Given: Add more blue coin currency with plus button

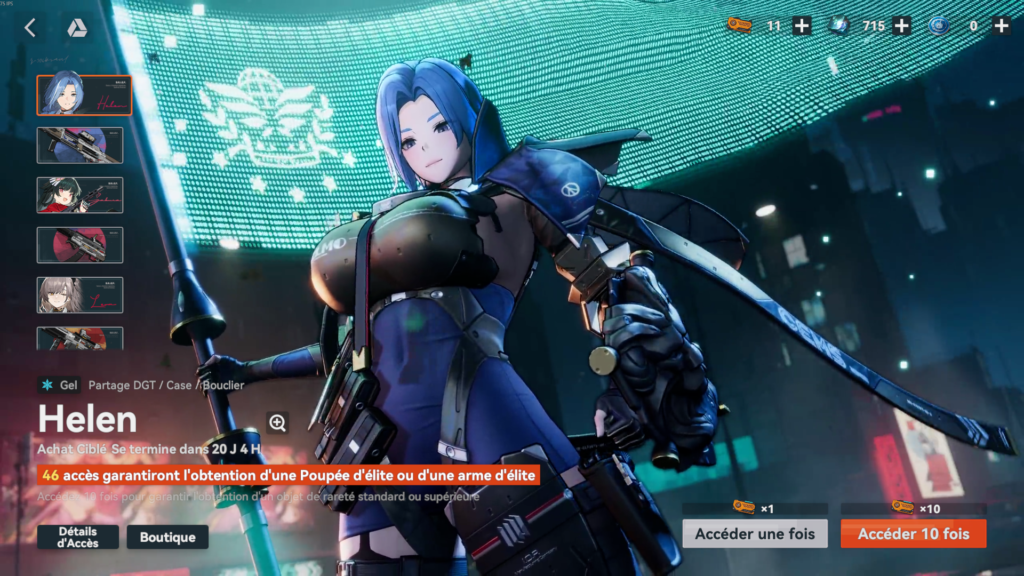Looking at the screenshot, I should [1001, 26].
